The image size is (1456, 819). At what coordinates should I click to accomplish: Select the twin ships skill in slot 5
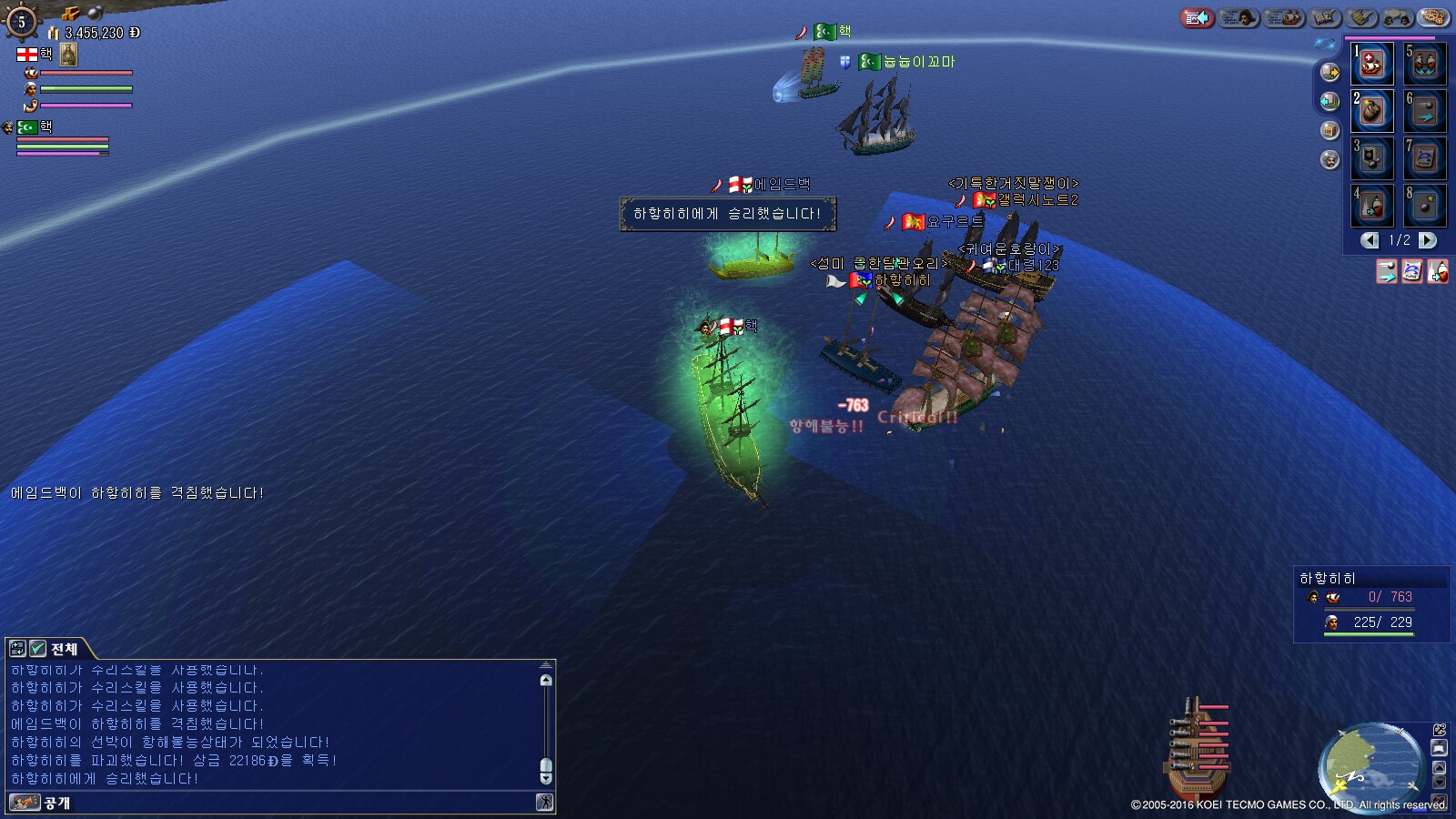pos(1425,64)
